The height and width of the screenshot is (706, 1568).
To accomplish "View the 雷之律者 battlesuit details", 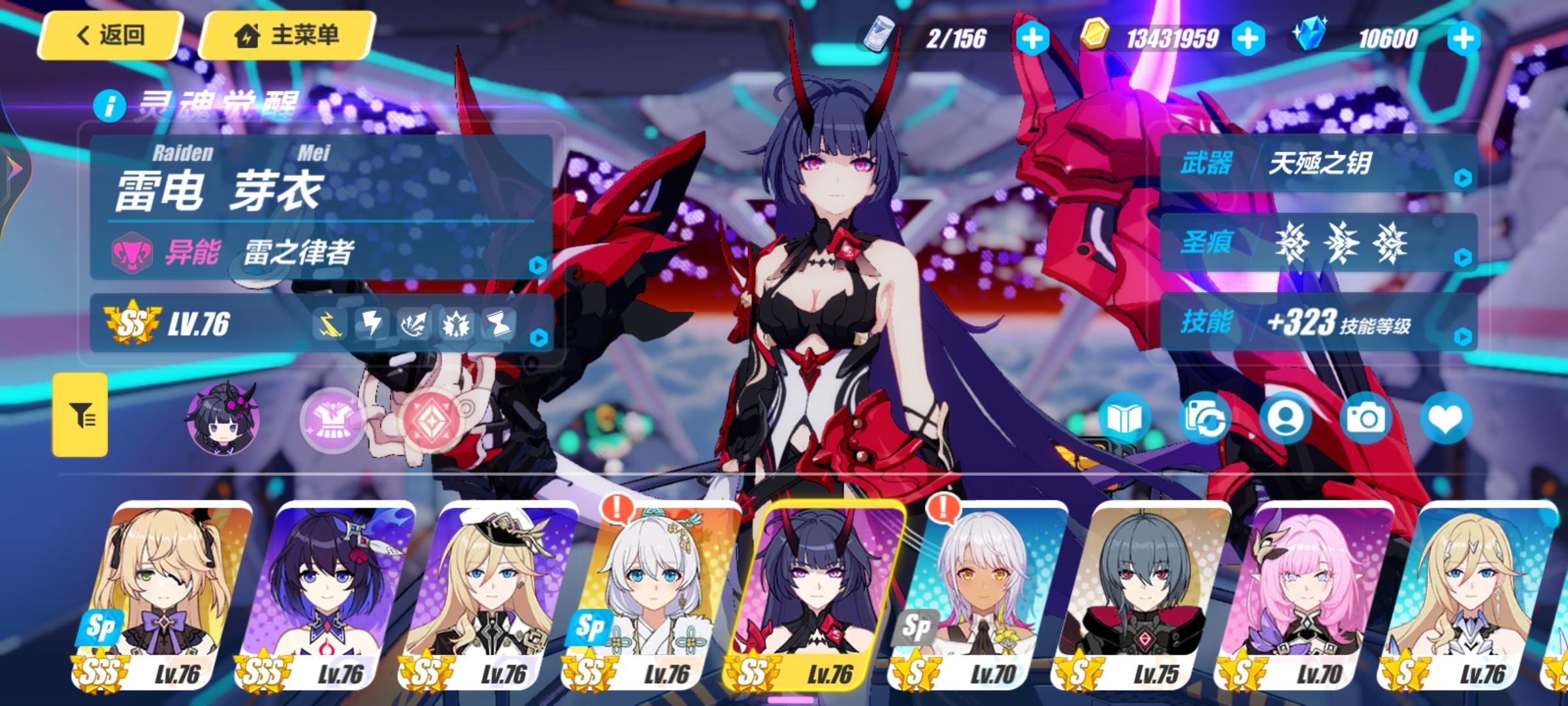I will (321, 252).
